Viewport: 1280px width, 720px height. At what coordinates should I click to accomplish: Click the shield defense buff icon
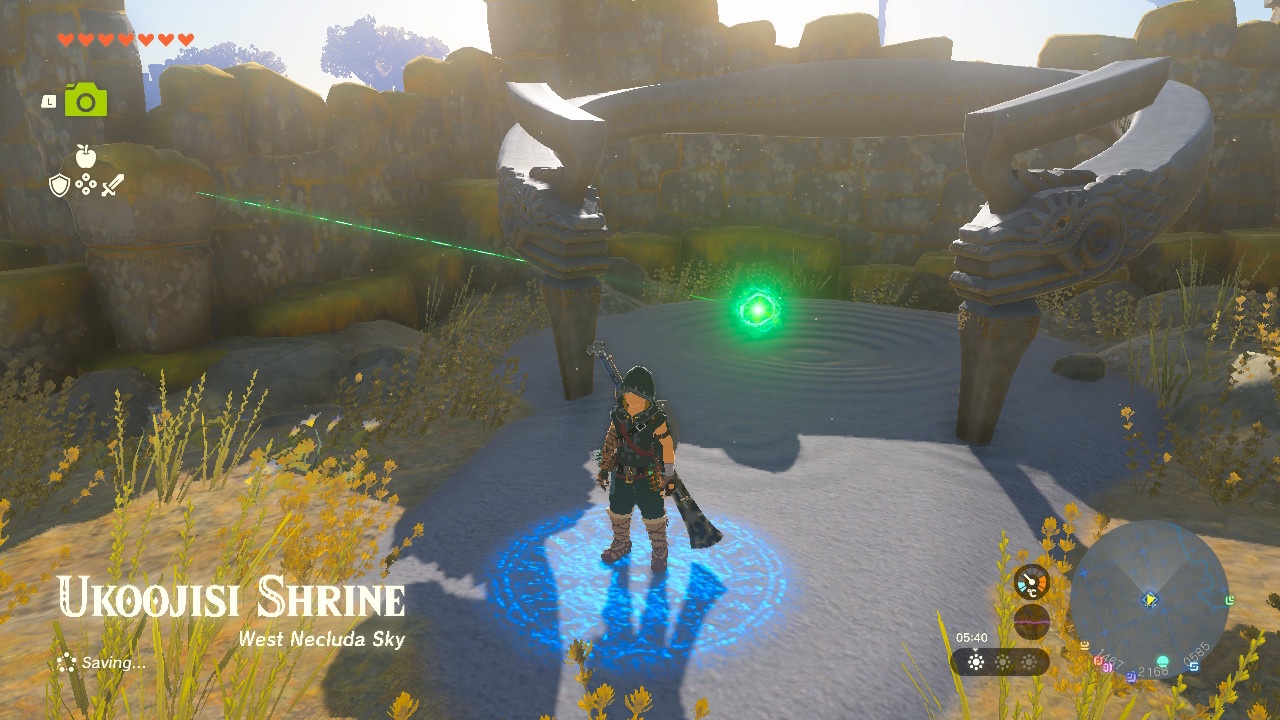click(59, 185)
